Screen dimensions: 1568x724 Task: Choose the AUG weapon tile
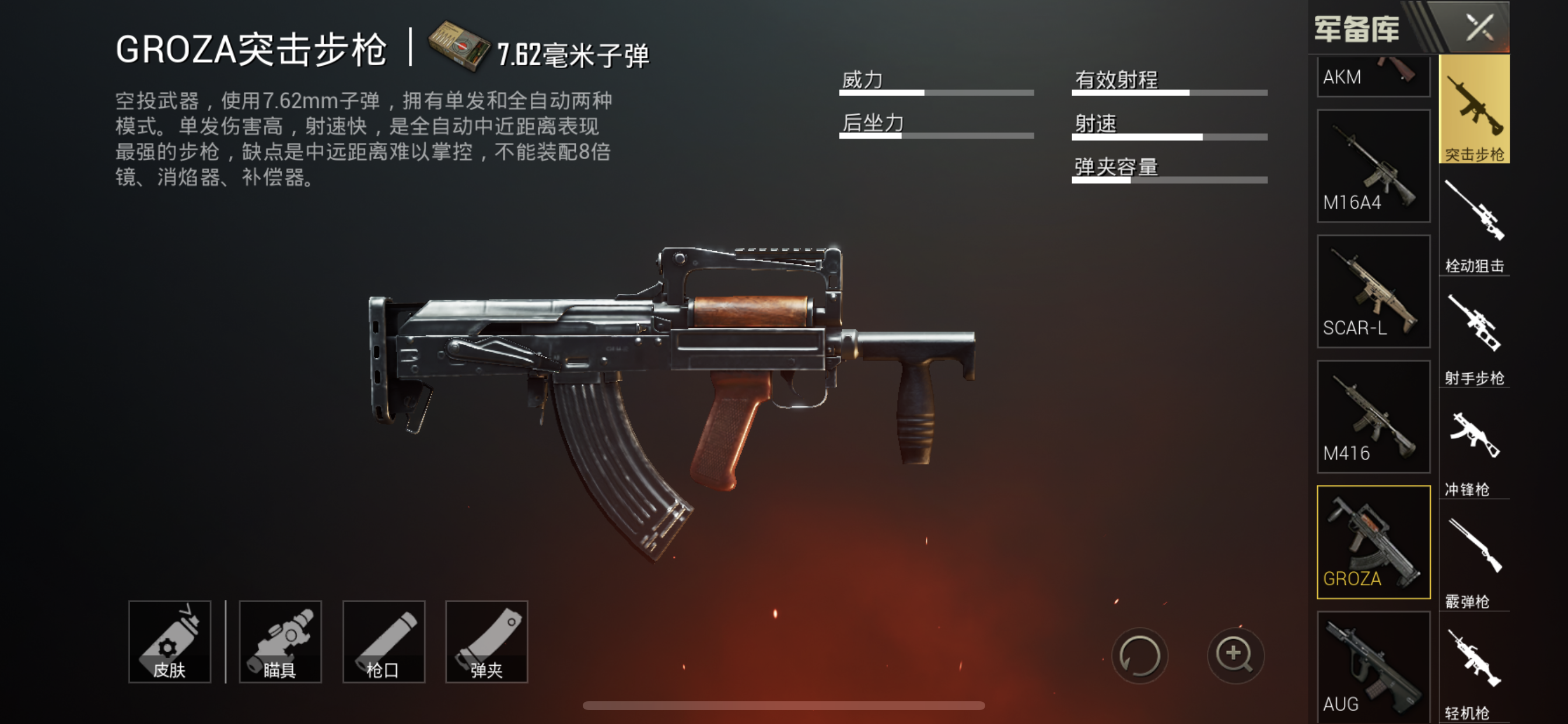pyautogui.click(x=1373, y=667)
